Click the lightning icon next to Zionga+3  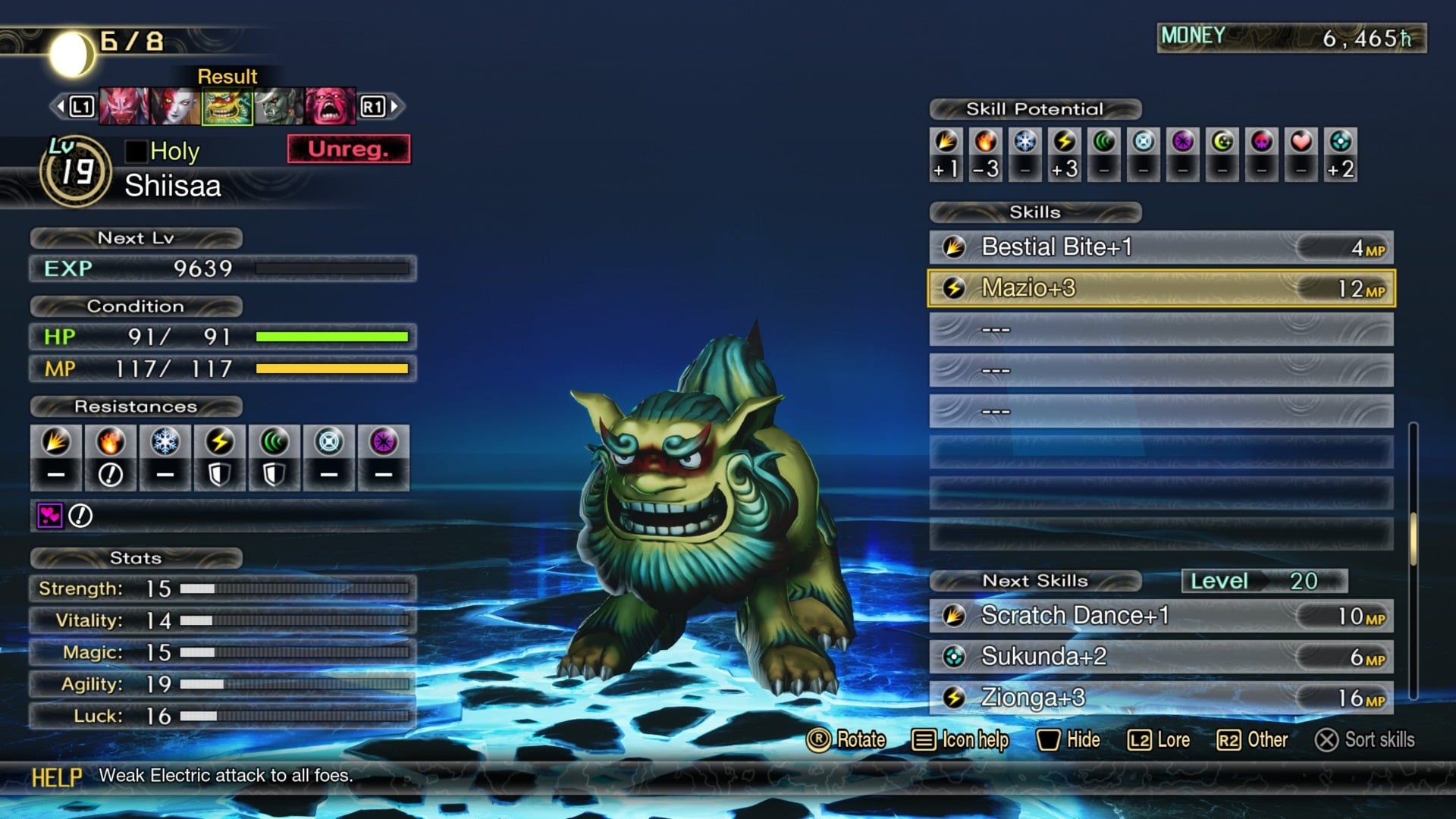[955, 697]
